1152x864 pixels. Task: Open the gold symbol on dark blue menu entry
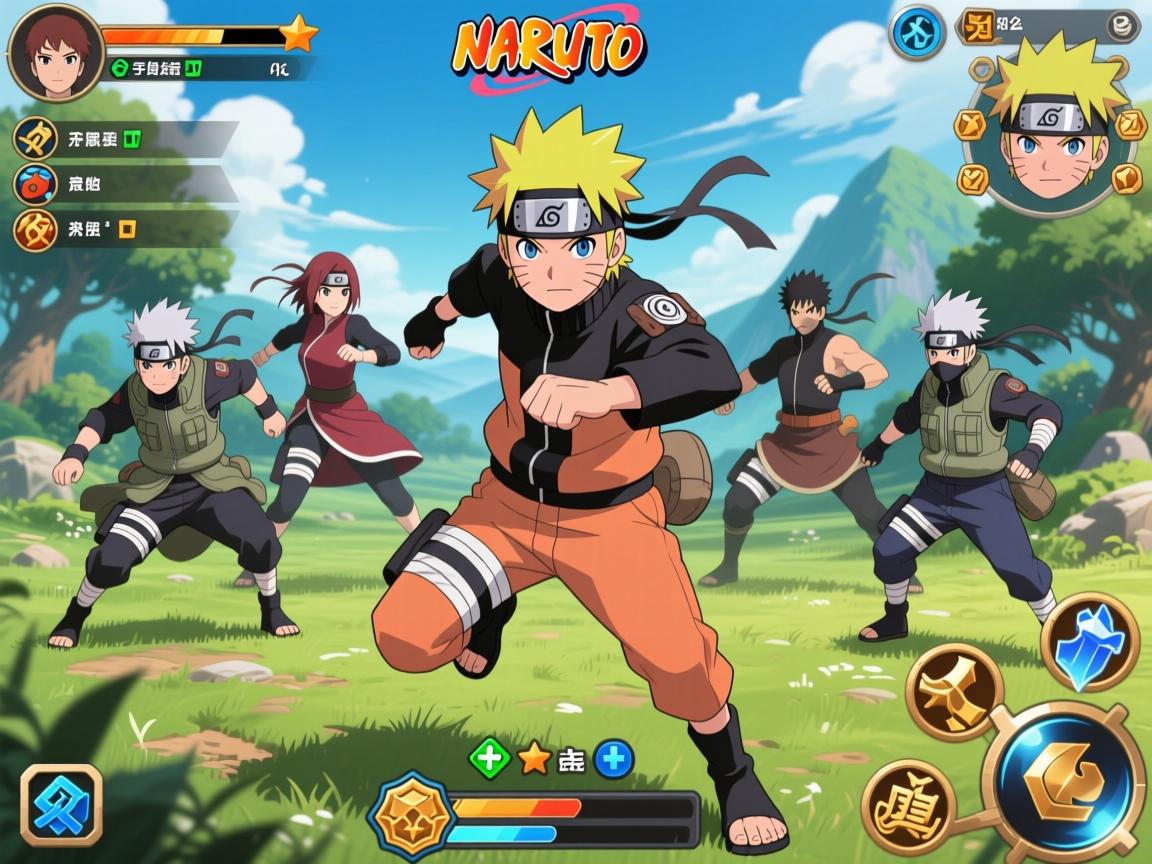coord(35,138)
